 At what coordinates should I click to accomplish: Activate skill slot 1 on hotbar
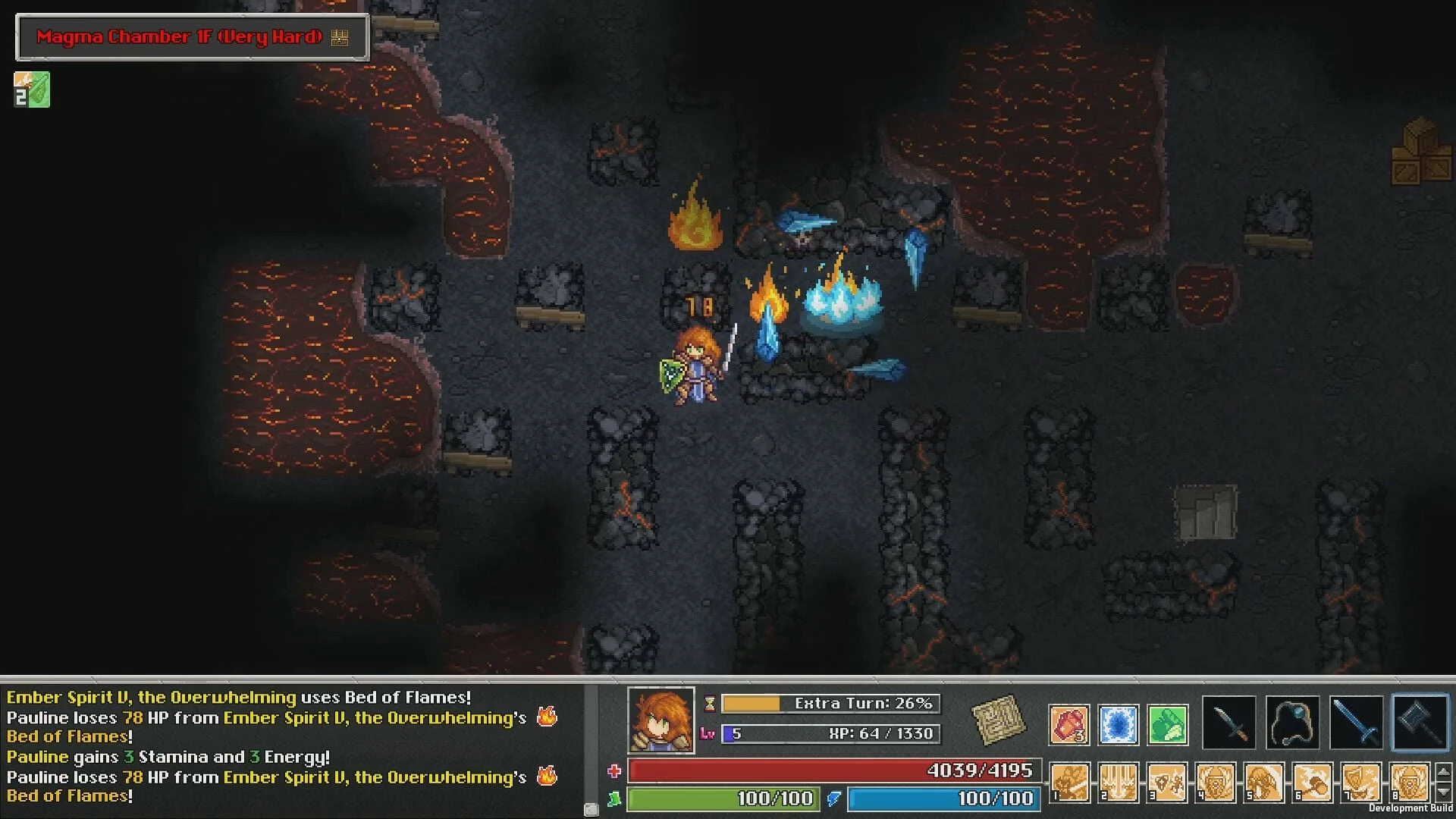click(1070, 783)
